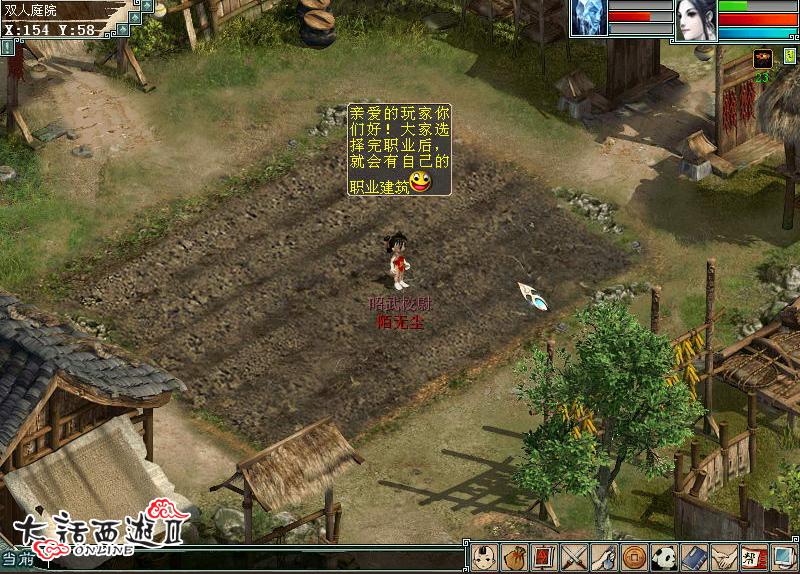The width and height of the screenshot is (800, 574).
Task: Open the brown bag inventory
Action: [514, 557]
